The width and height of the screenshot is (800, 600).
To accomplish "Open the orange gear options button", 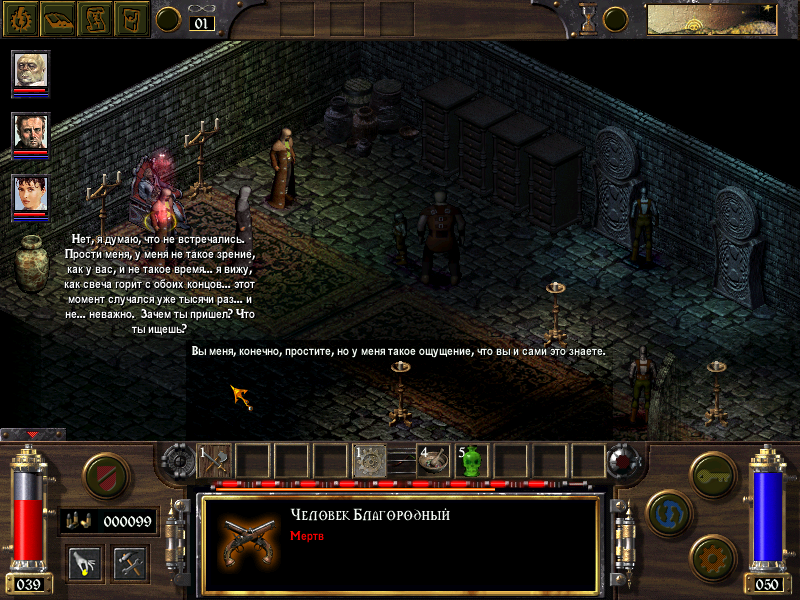I will pos(711,554).
